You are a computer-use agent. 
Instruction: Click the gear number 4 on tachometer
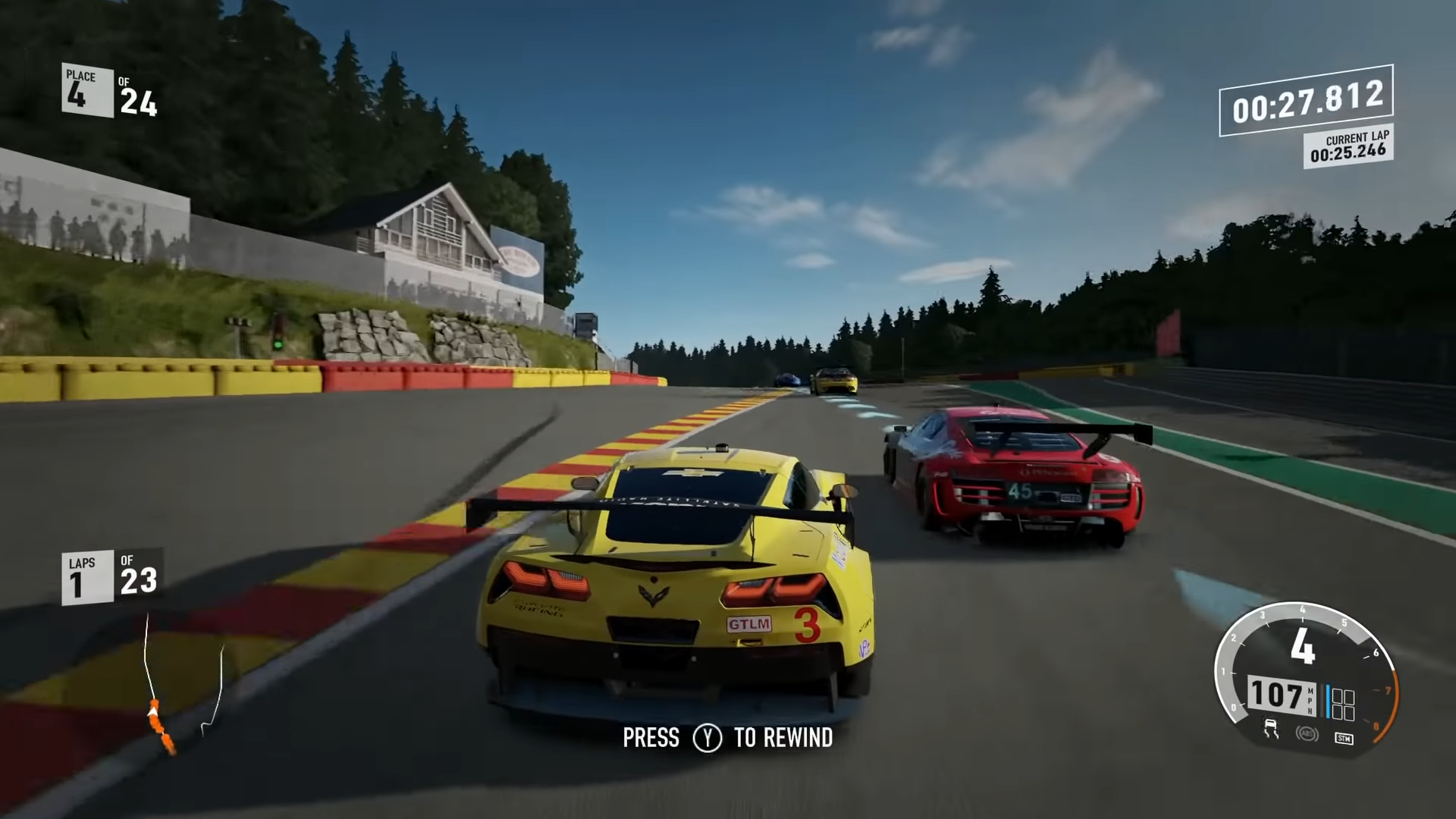tap(1304, 647)
